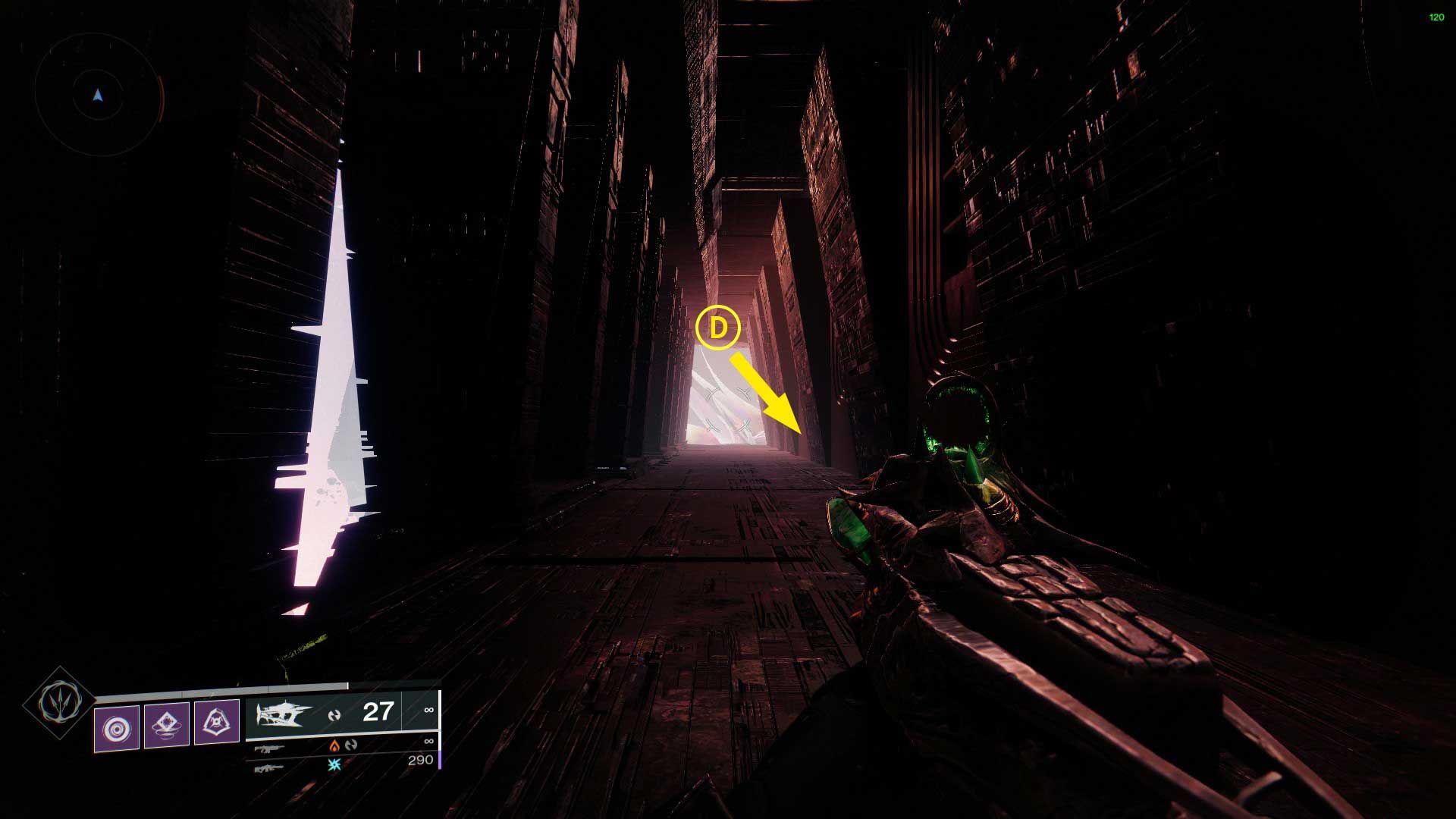Click the yellow D waypoint circle
1456x819 pixels.
[719, 329]
